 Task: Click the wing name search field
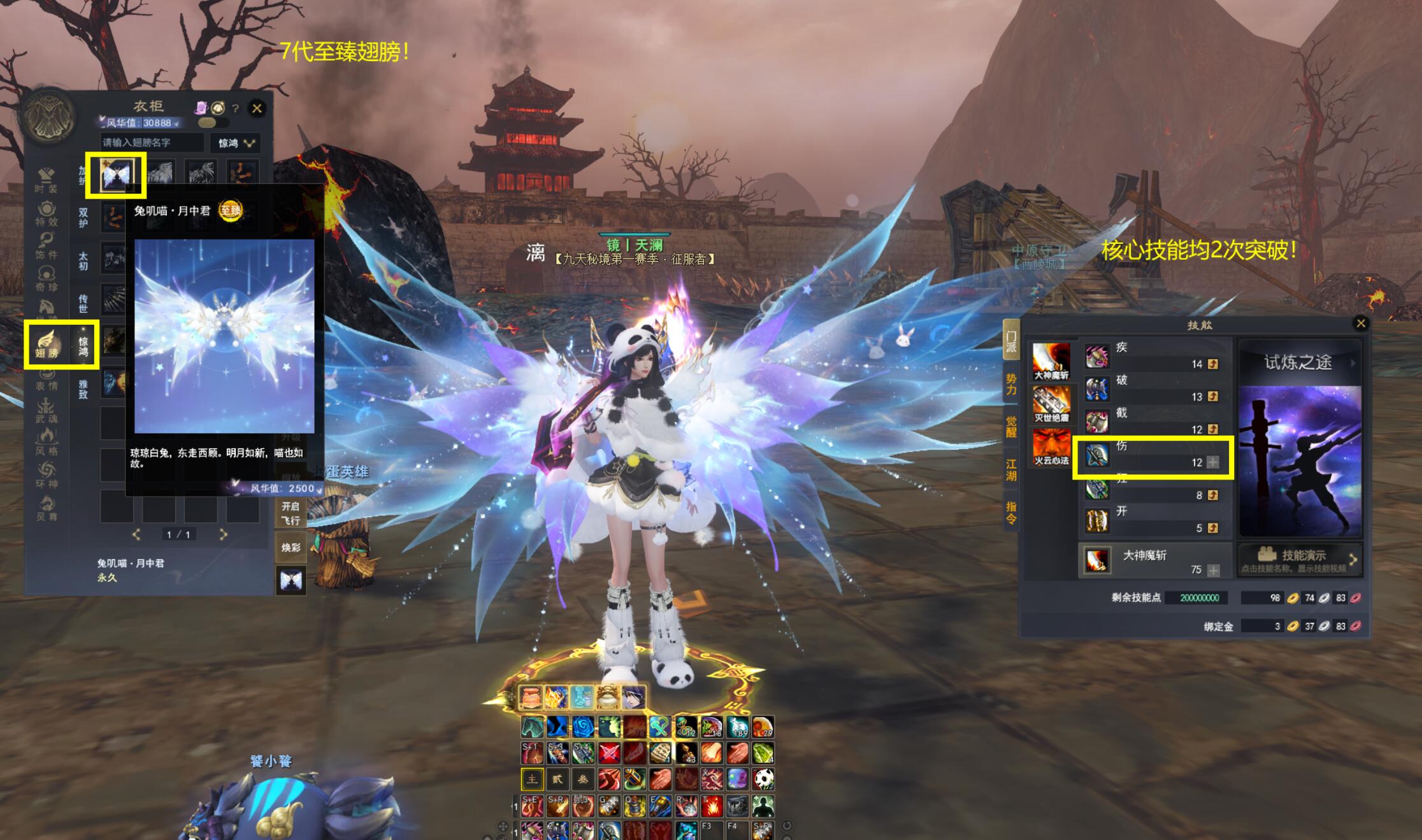pos(152,143)
